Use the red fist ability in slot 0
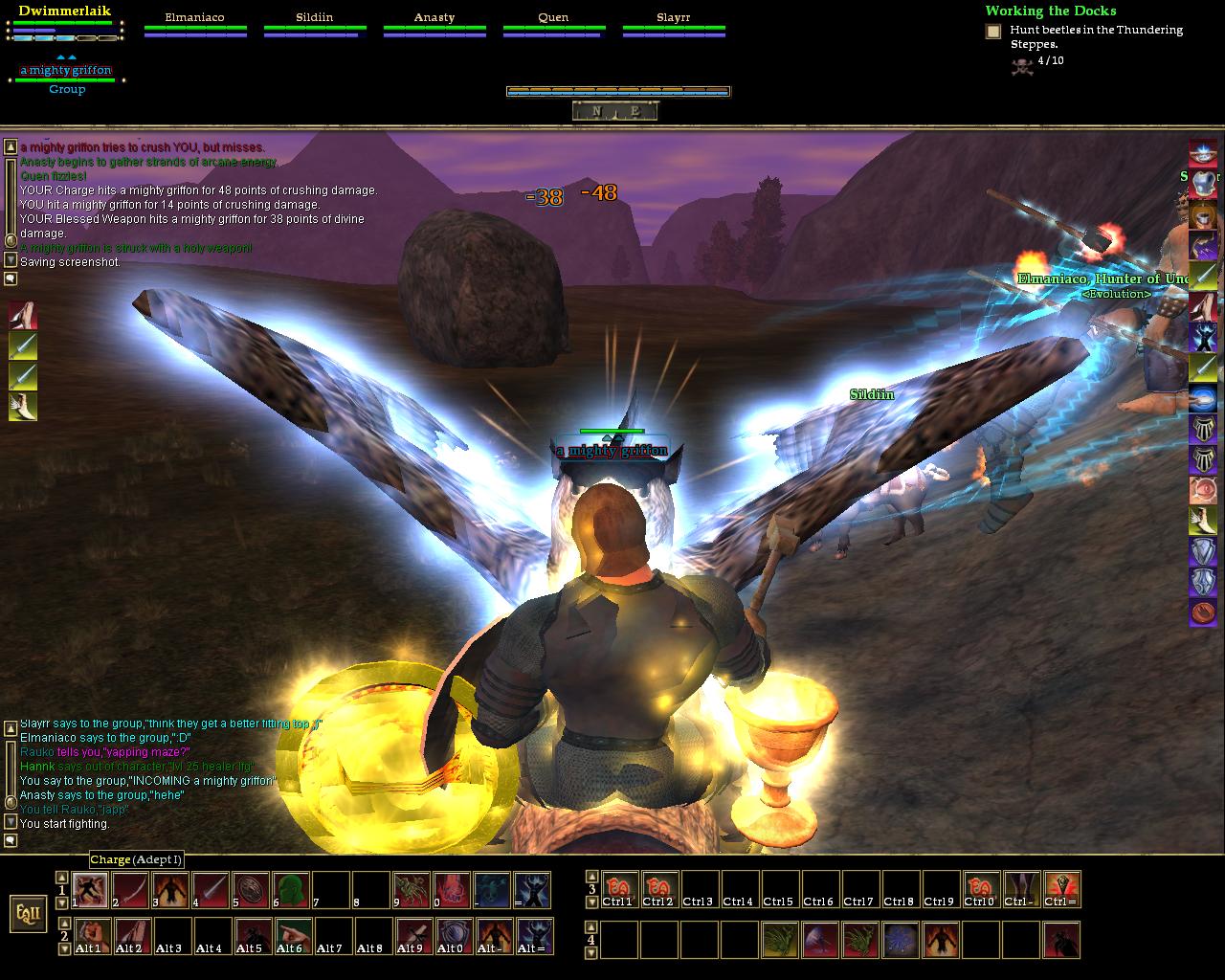This screenshot has width=1225, height=980. tap(452, 890)
